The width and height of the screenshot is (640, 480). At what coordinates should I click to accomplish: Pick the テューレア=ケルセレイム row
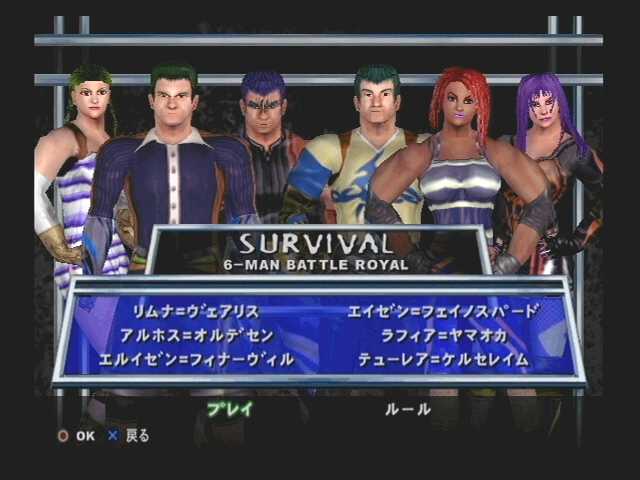[x=442, y=358]
